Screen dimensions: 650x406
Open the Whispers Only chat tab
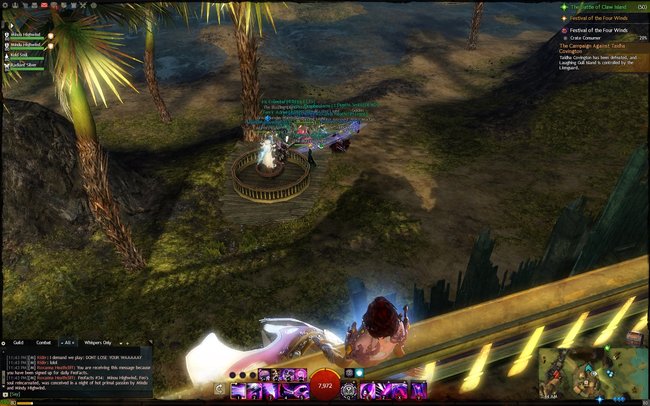99,342
